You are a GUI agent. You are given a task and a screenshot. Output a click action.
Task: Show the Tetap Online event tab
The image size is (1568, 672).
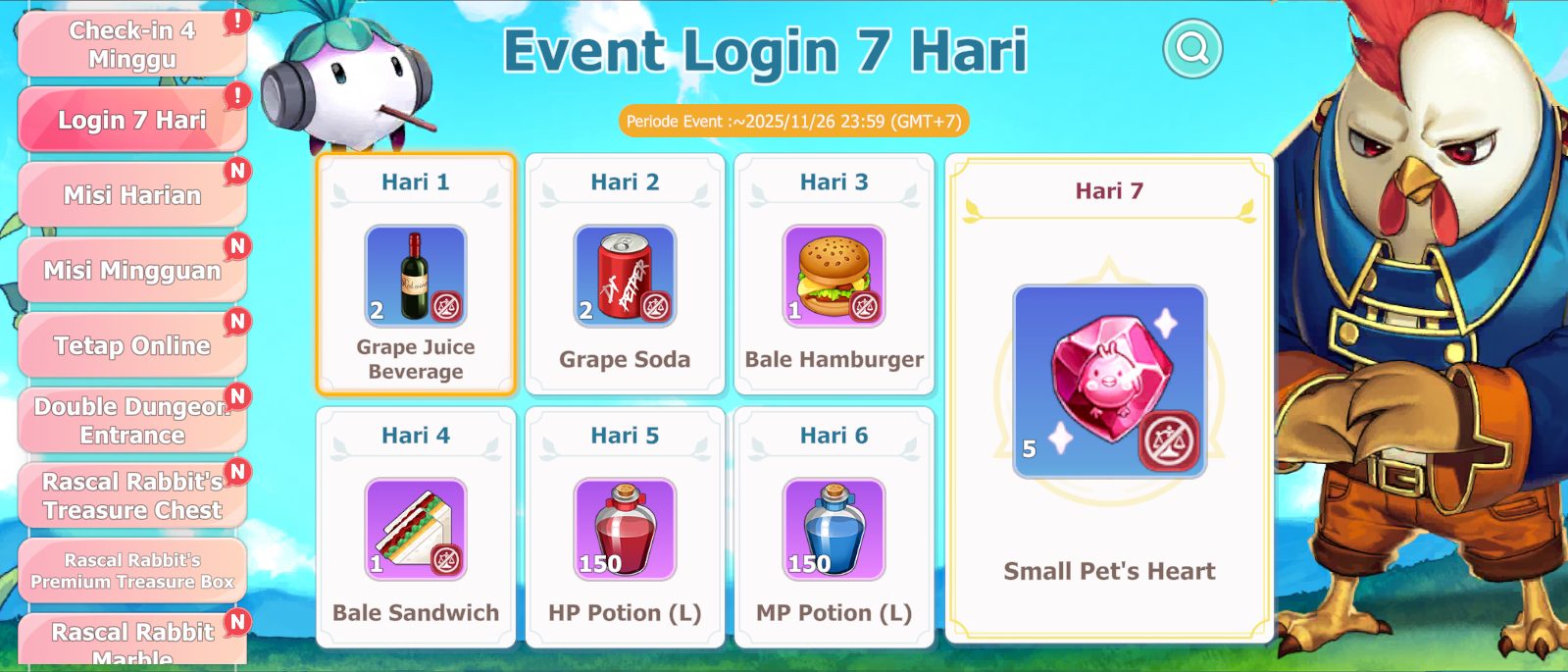[x=131, y=345]
